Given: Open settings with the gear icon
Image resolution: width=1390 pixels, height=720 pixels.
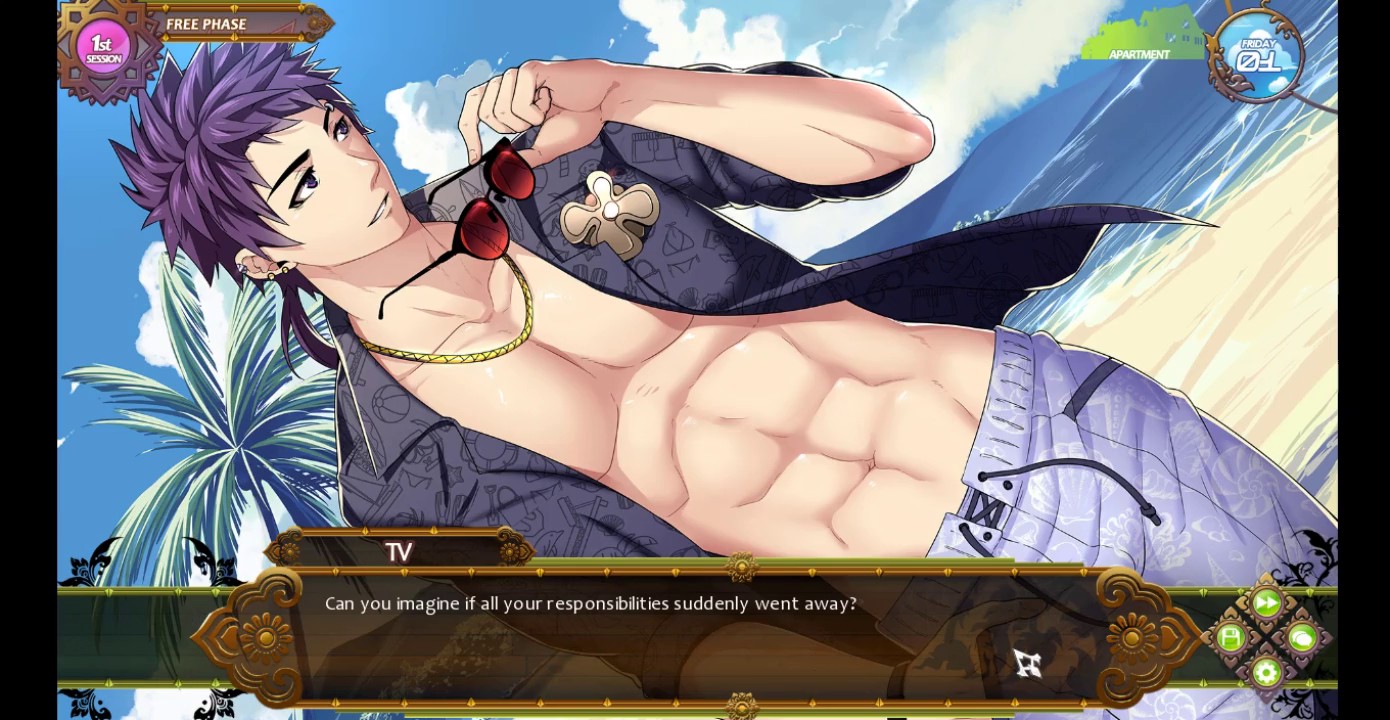Looking at the screenshot, I should click(1266, 672).
